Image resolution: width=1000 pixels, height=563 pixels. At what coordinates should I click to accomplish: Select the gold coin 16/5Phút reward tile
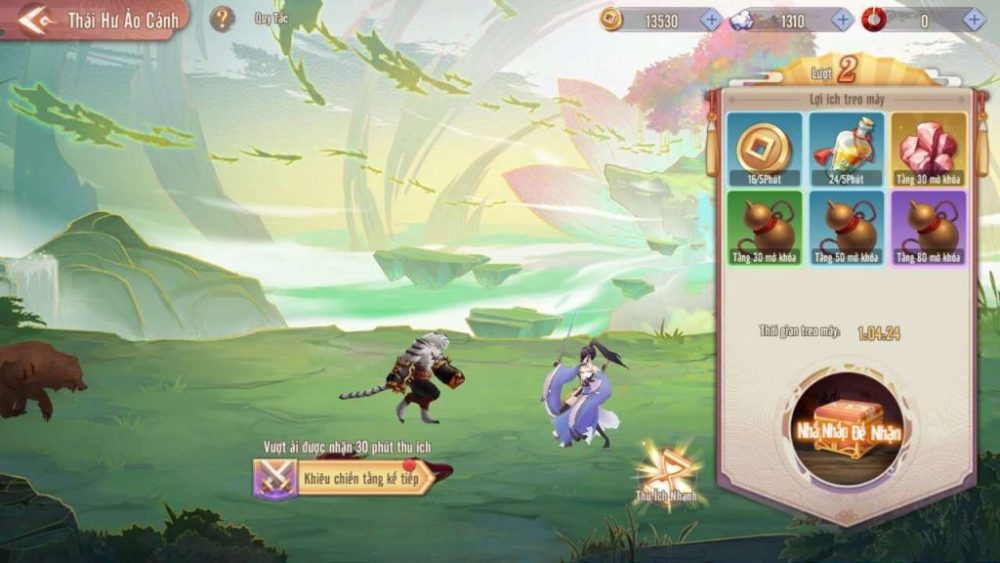(764, 149)
